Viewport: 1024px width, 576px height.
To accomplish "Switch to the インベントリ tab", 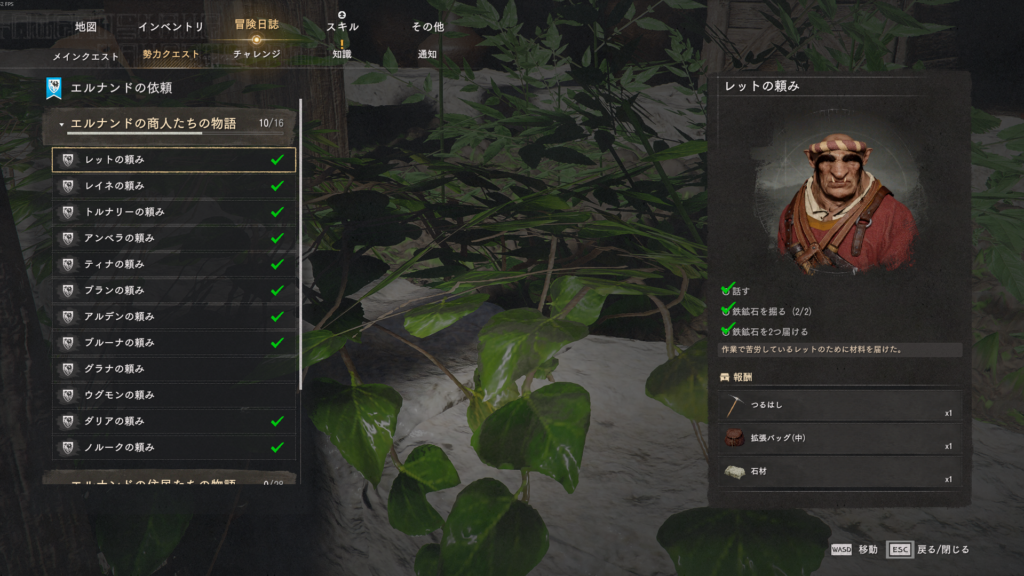I will (171, 26).
